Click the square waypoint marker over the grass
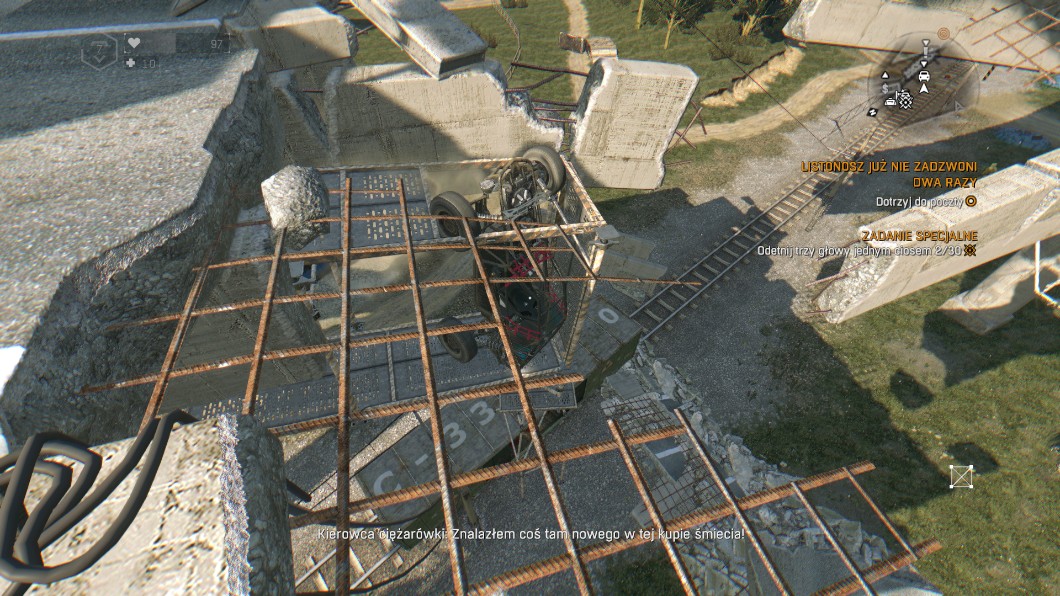This screenshot has width=1060, height=596. (x=961, y=476)
